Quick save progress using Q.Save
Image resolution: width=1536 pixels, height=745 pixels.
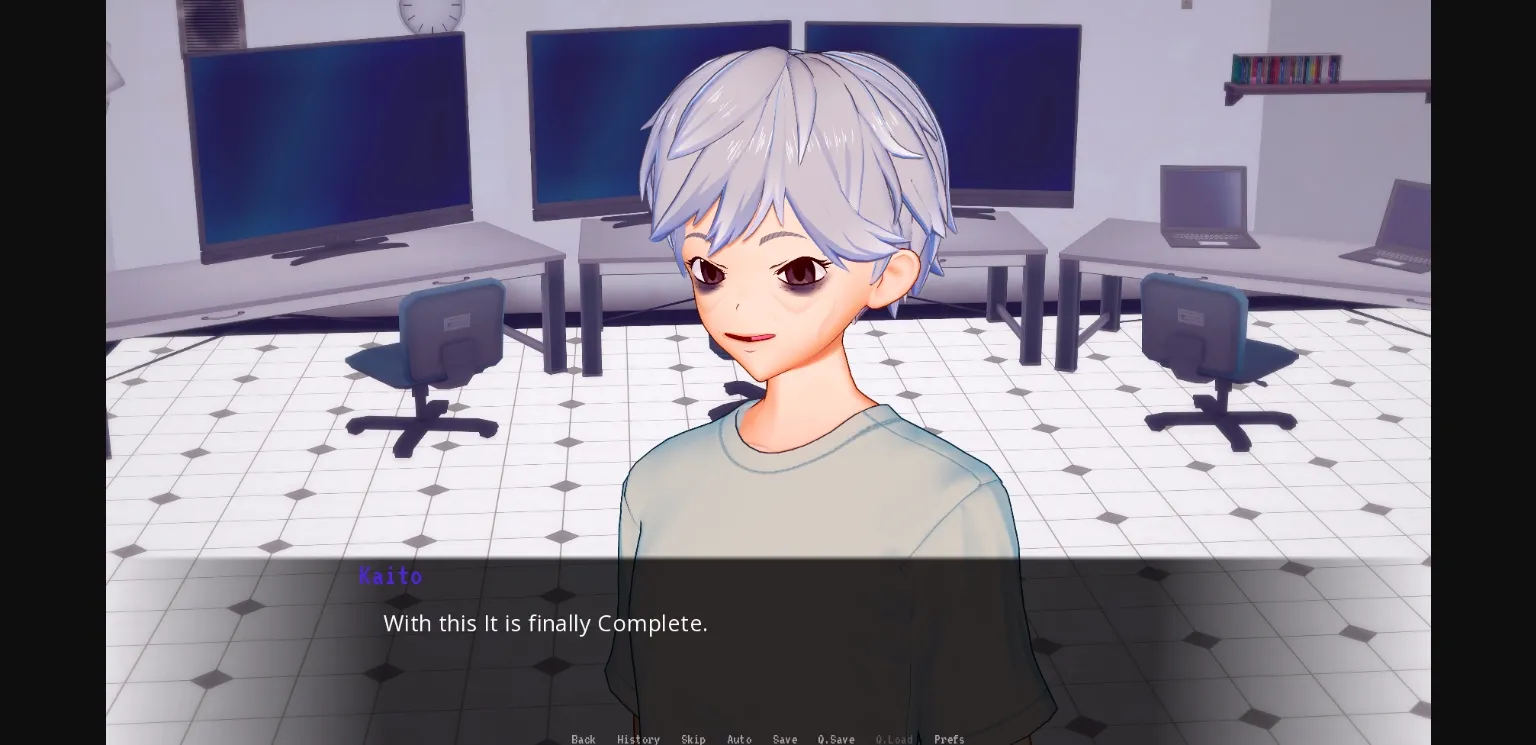click(836, 739)
